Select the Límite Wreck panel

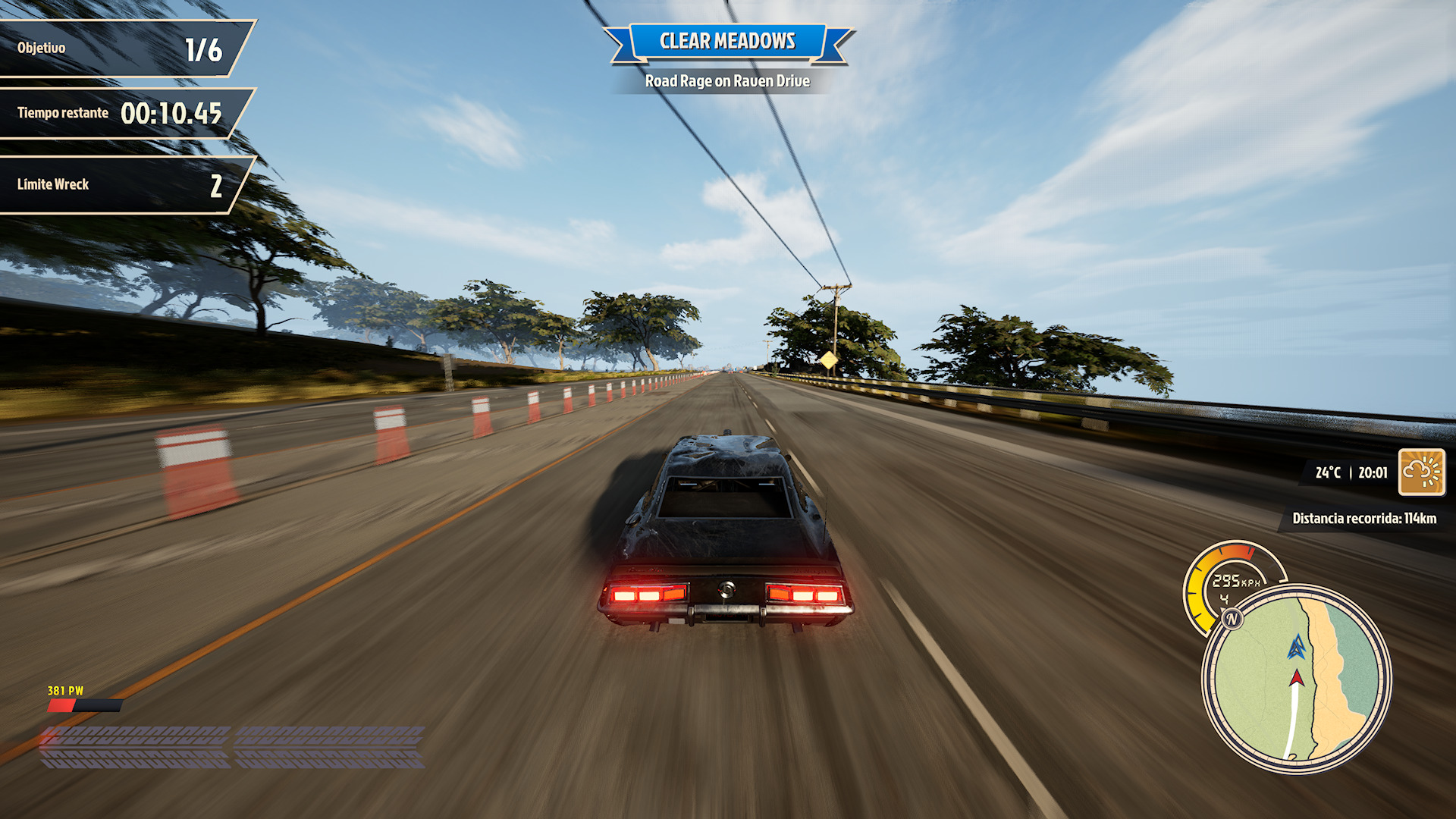121,185
